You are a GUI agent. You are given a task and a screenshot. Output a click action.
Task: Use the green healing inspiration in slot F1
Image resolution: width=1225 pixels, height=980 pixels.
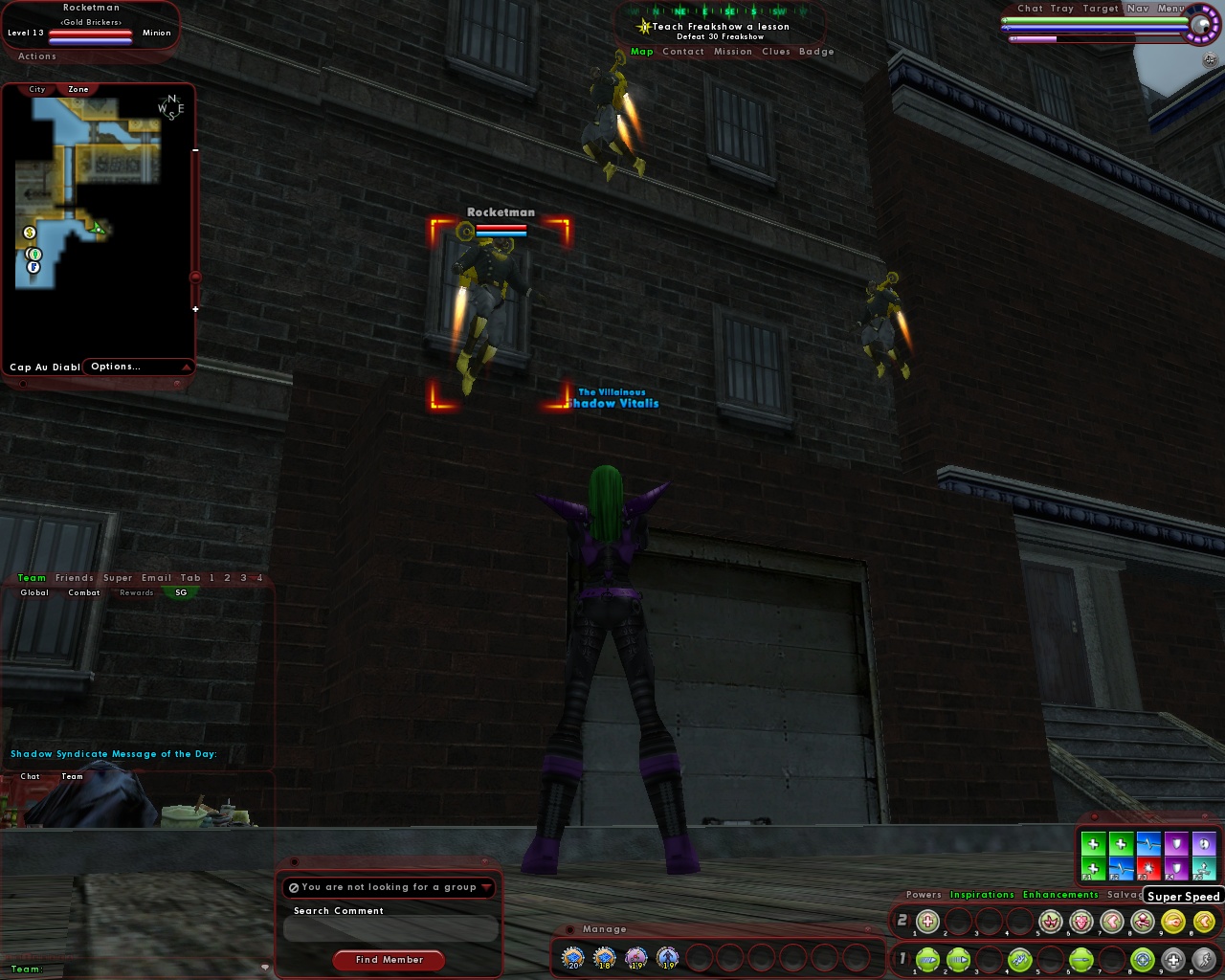(x=1094, y=867)
